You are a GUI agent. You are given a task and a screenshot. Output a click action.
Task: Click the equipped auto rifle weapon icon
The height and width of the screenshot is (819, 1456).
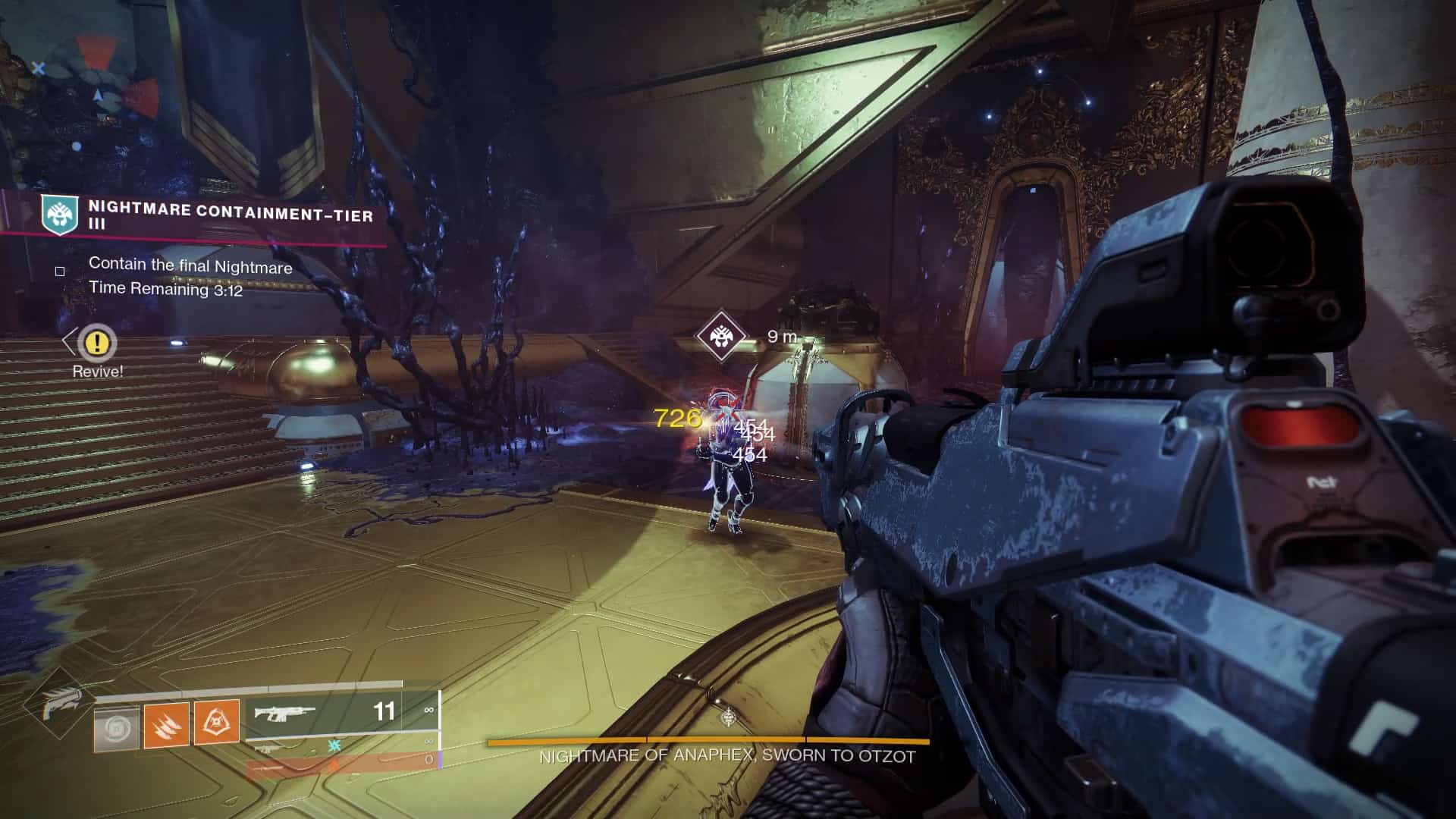click(284, 713)
